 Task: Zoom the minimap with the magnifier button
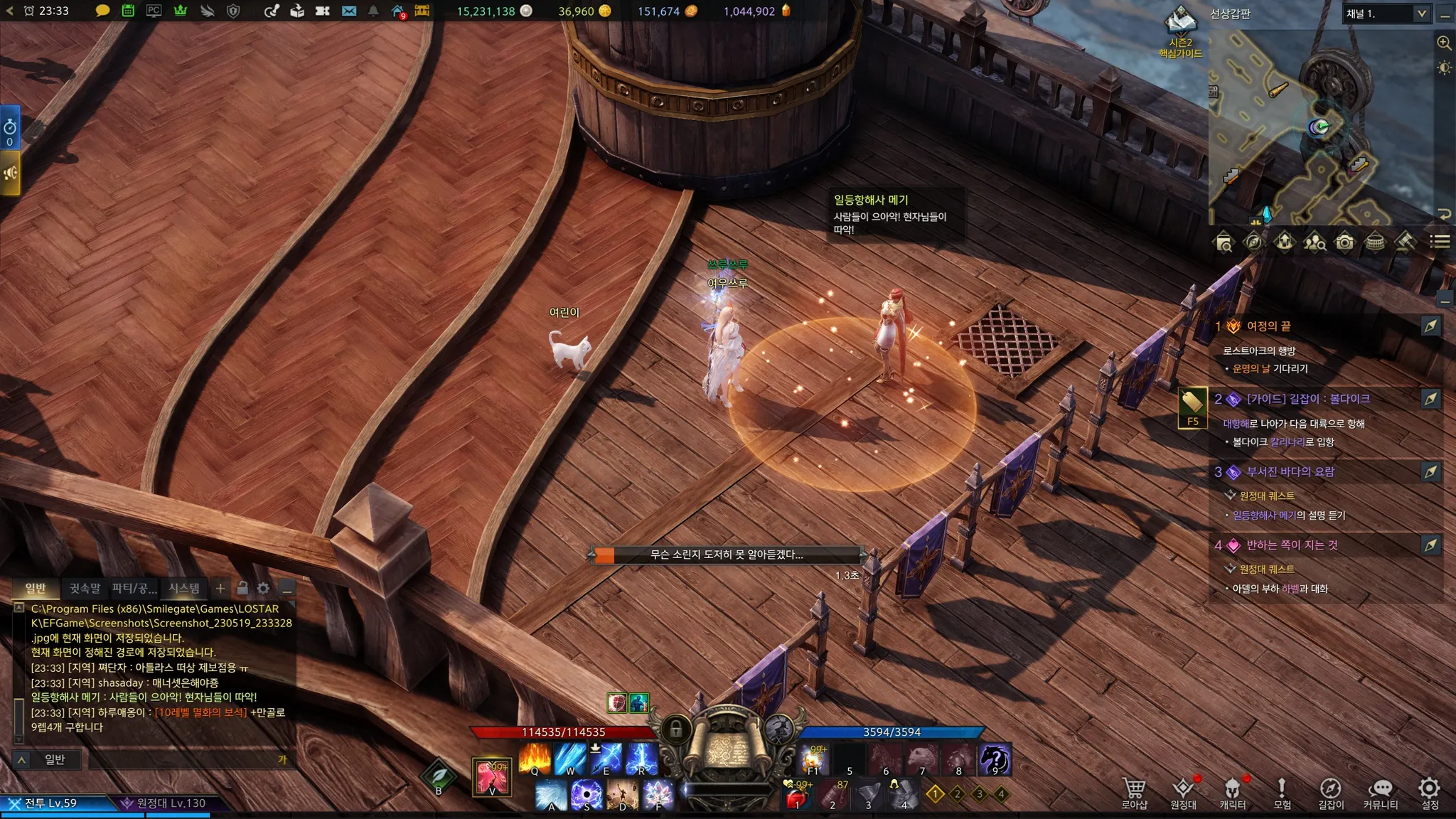click(1444, 43)
